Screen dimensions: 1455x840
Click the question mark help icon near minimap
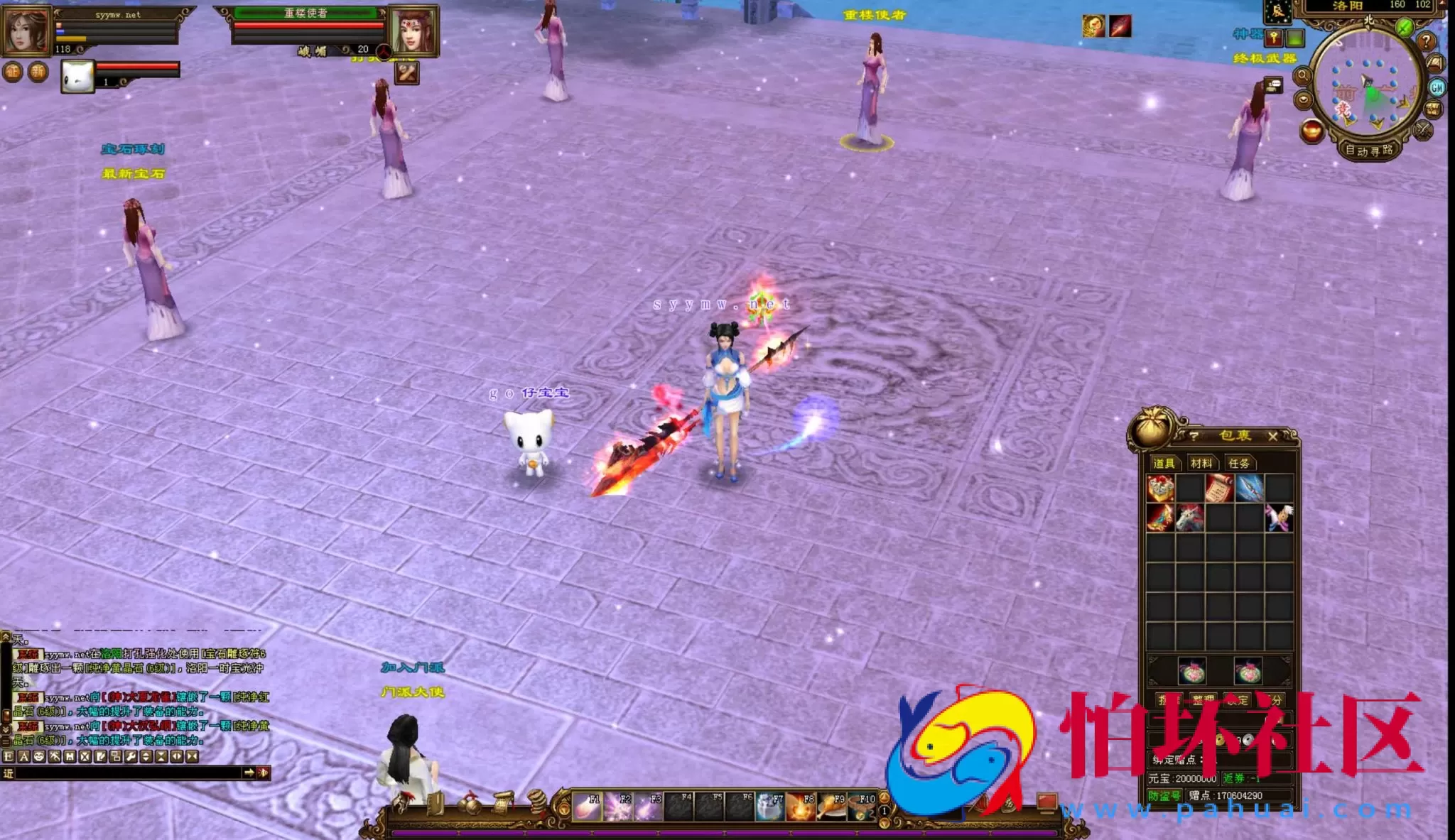coord(1427,41)
